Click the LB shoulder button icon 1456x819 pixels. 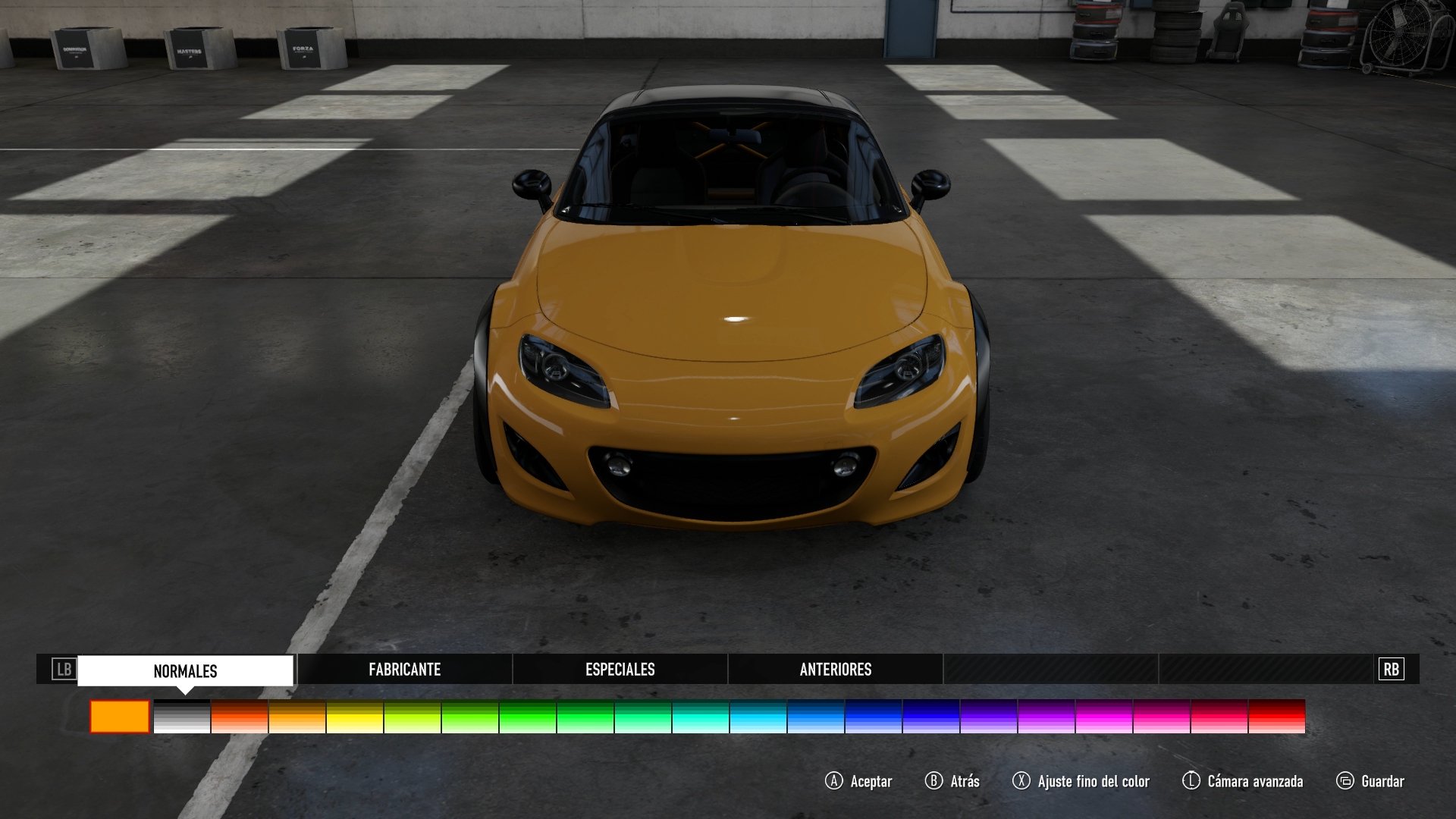[64, 670]
